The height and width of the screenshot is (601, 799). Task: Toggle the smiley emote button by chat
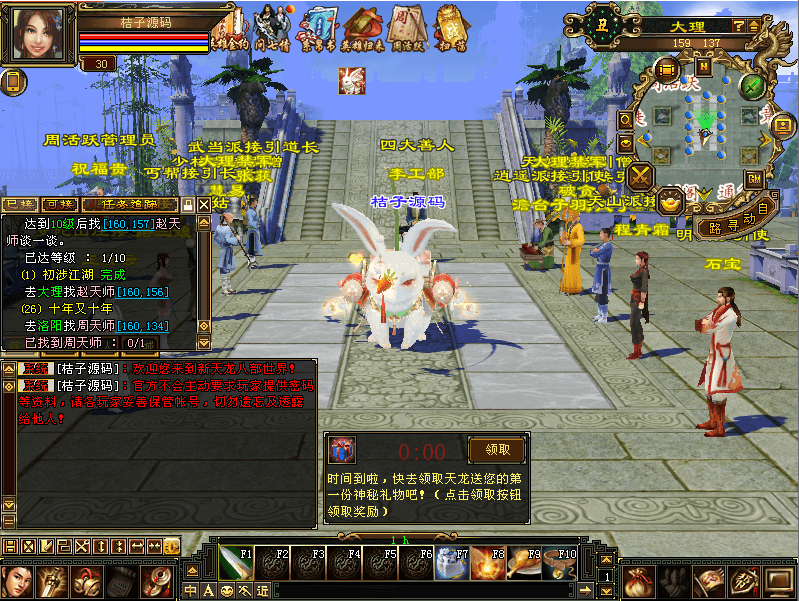pos(227,590)
